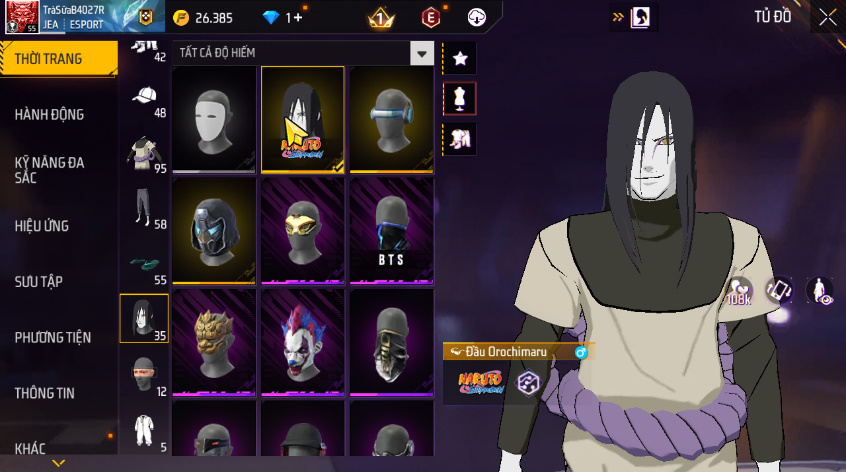Close the wardrobe with the X button
The width and height of the screenshot is (846, 472).
pyautogui.click(x=827, y=17)
